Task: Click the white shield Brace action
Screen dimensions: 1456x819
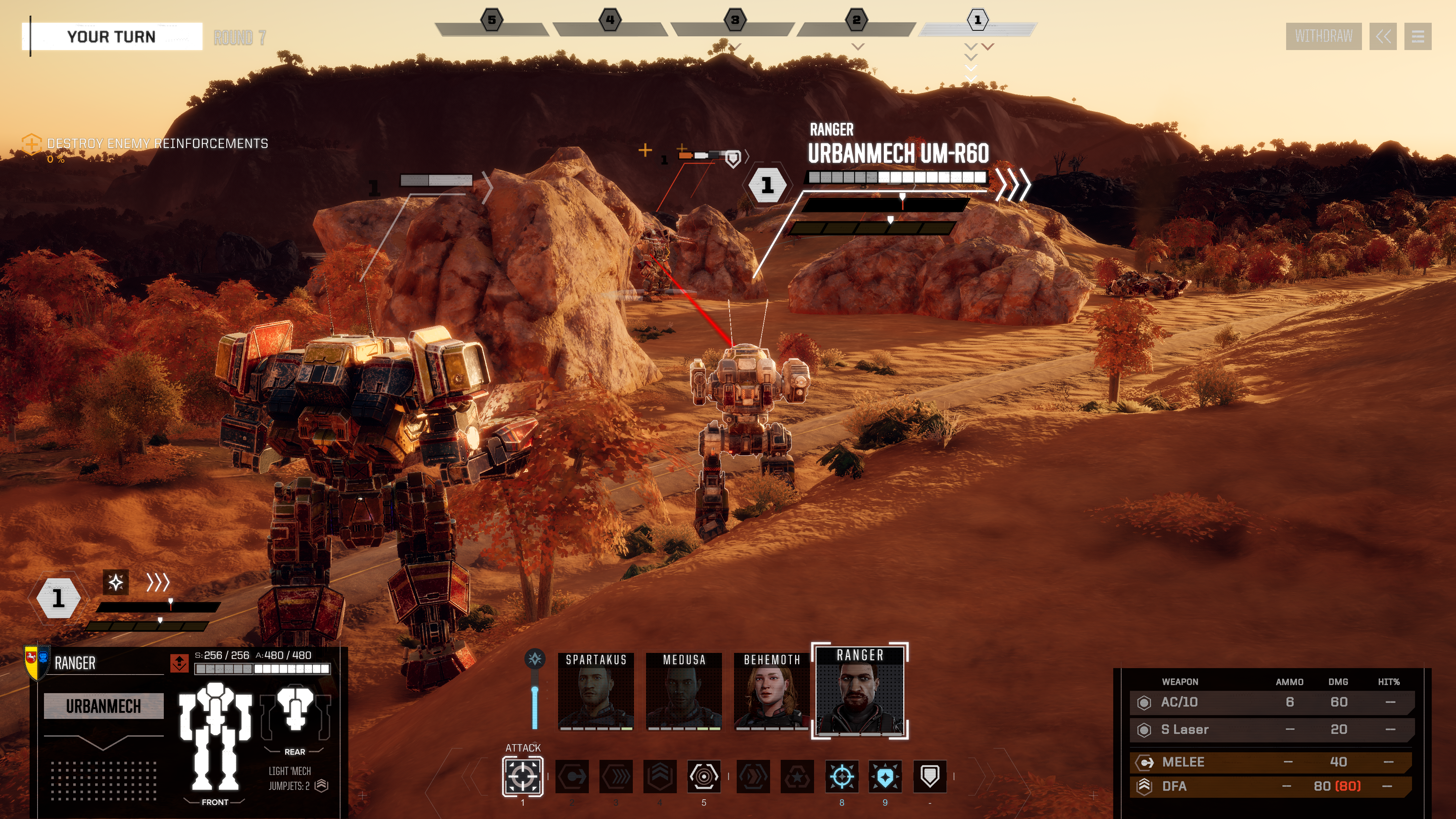Action: tap(930, 777)
